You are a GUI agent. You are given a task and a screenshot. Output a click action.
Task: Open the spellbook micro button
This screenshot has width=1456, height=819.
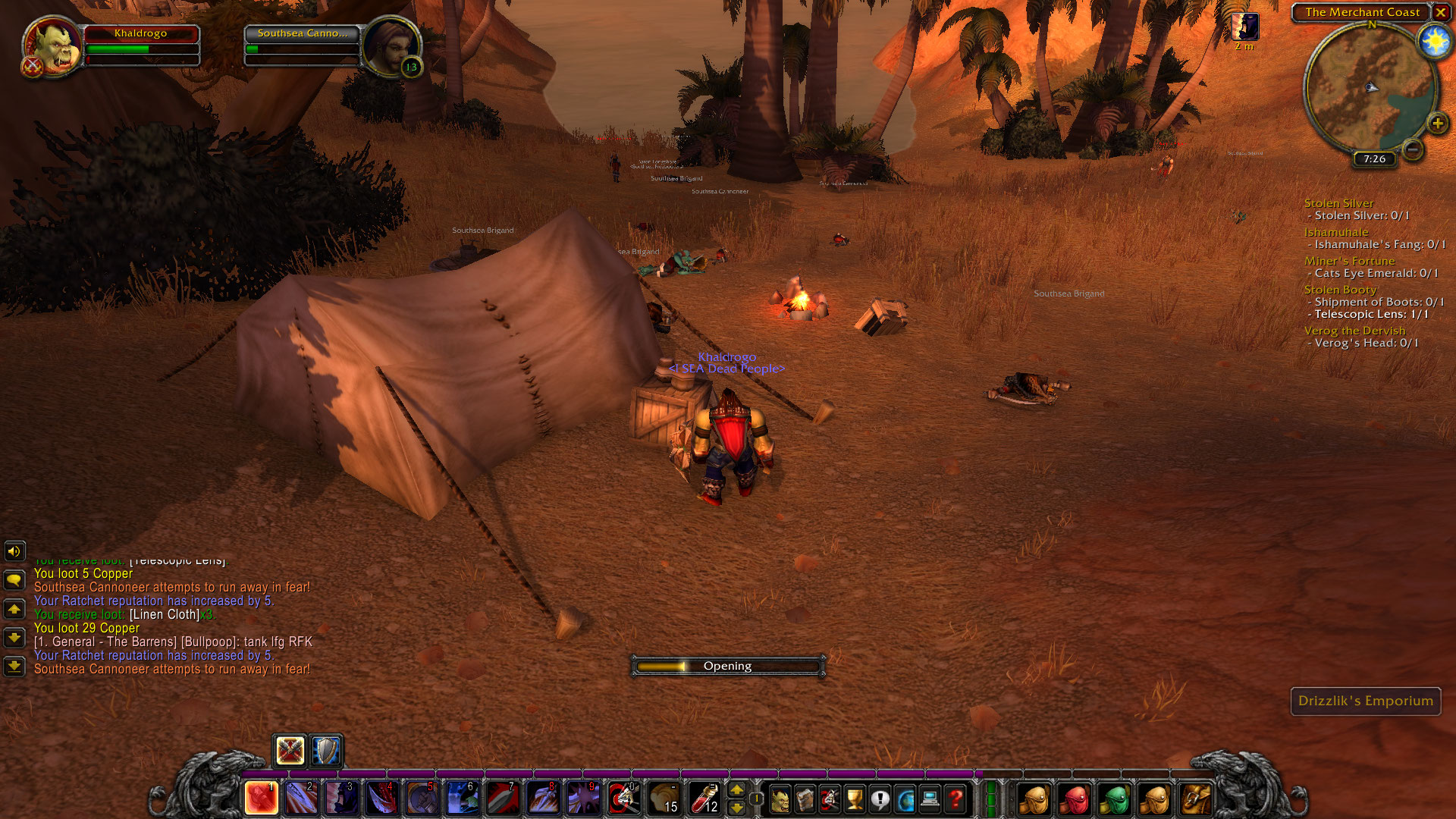(x=805, y=799)
